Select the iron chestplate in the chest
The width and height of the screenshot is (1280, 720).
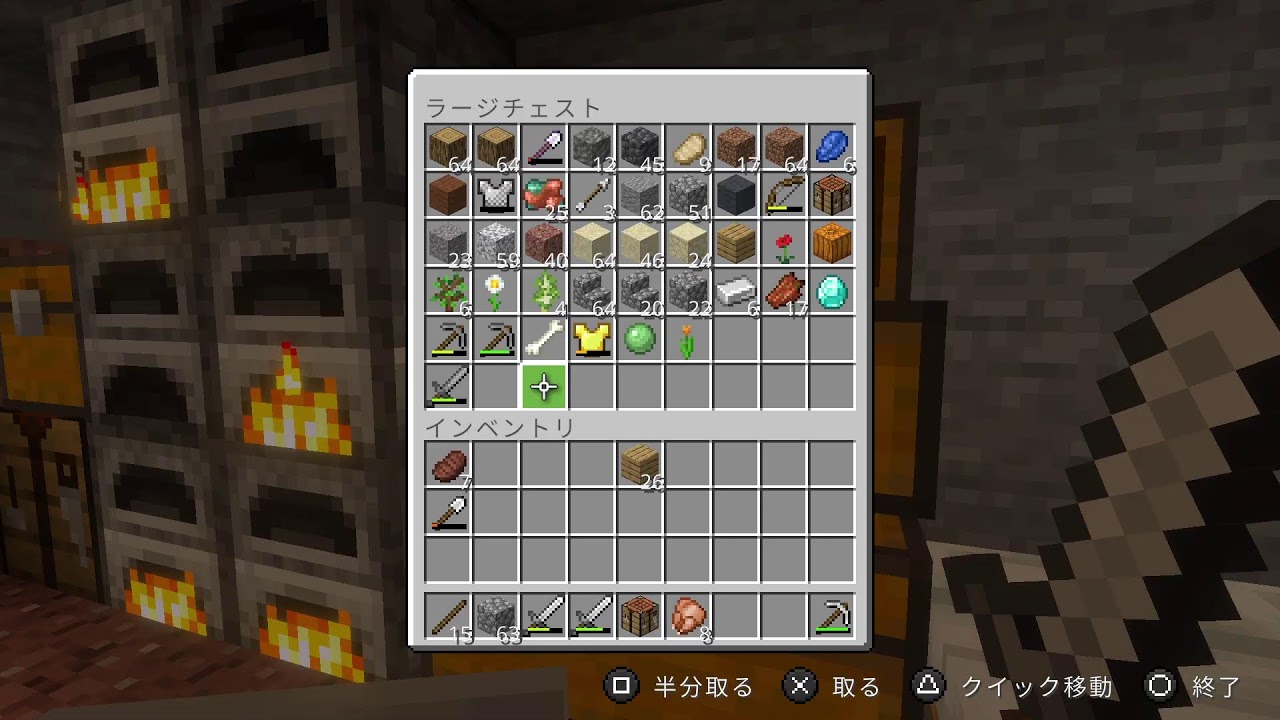tap(496, 196)
